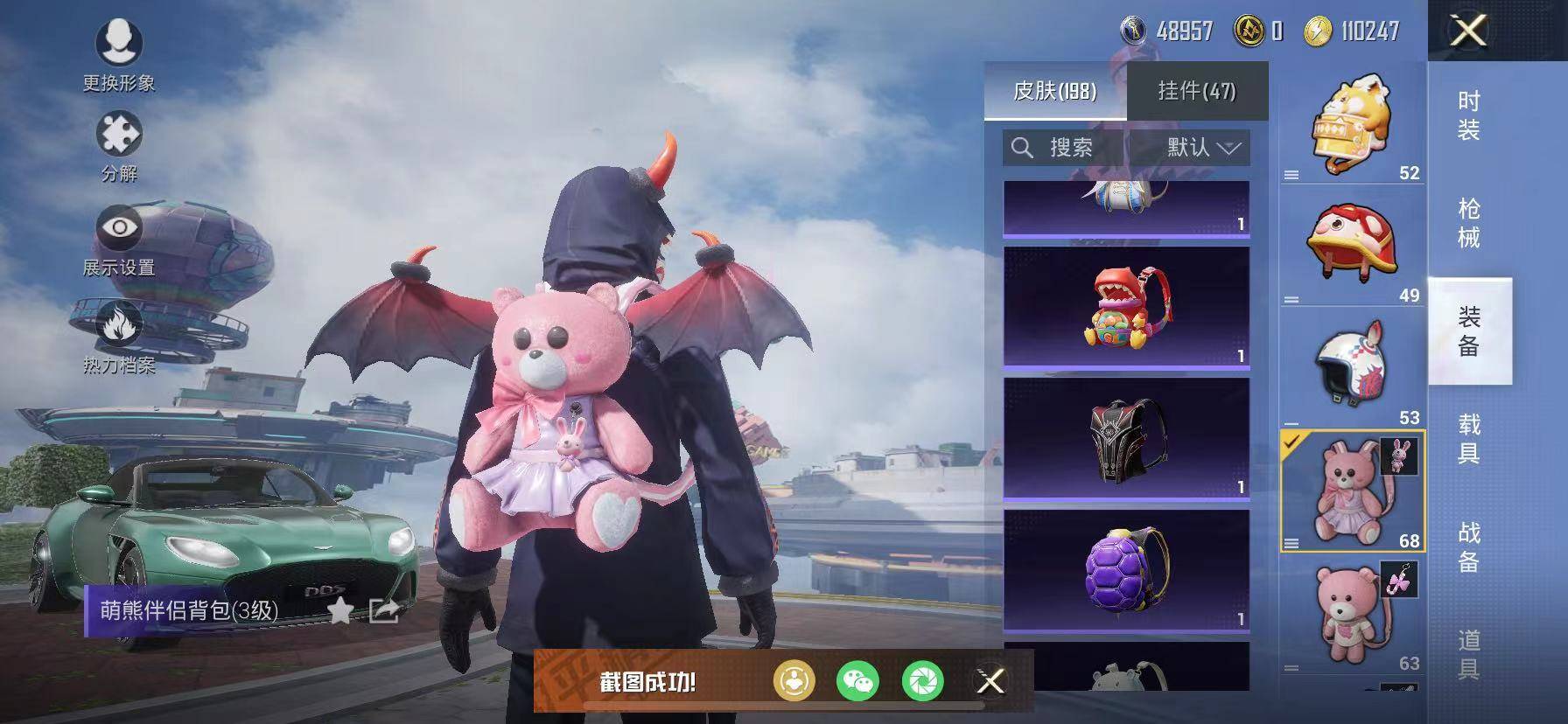Open the 枪械 firearms category
Viewport: 1568px width, 724px height.
point(1469,223)
